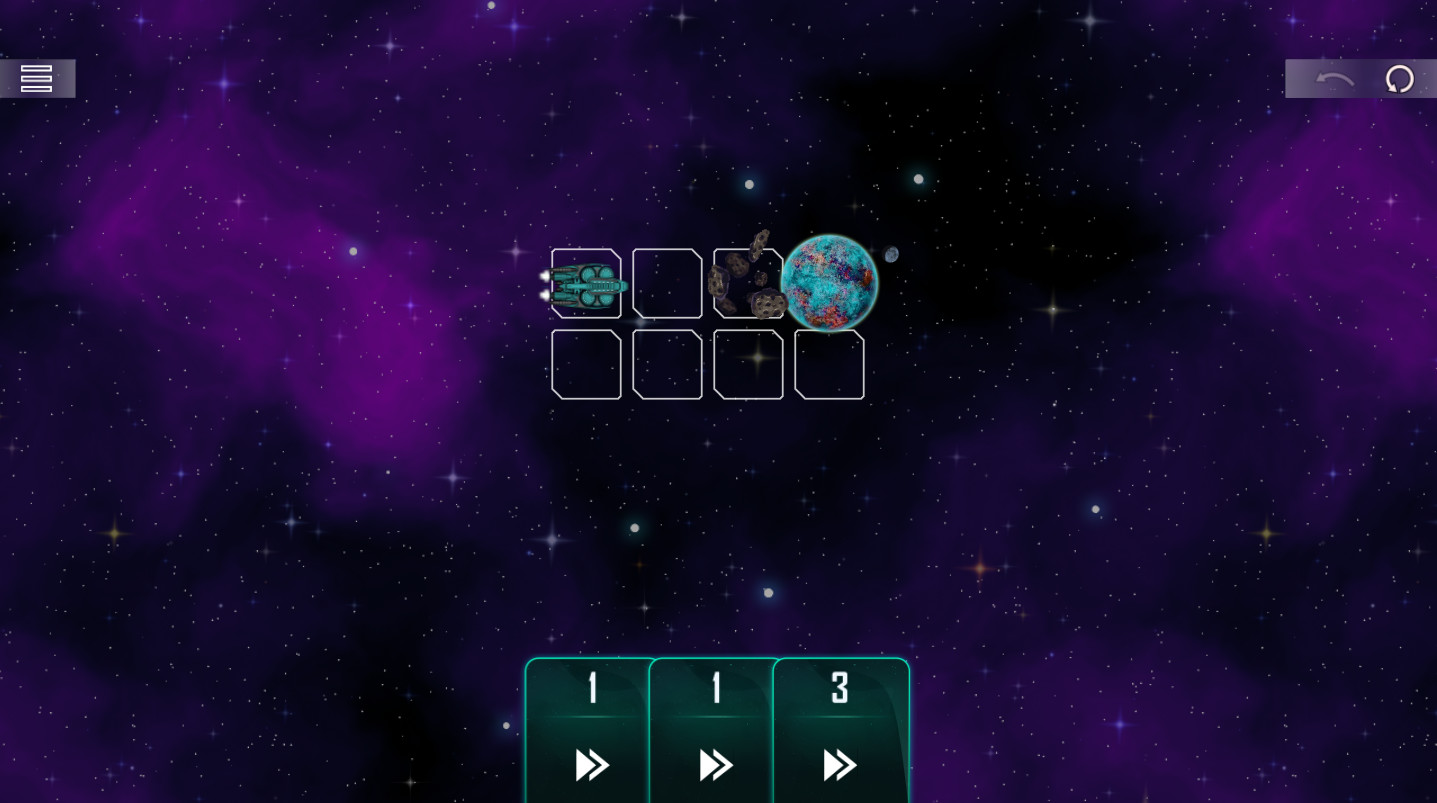
Task: Click the undo arrow icon
Action: [x=1335, y=78]
